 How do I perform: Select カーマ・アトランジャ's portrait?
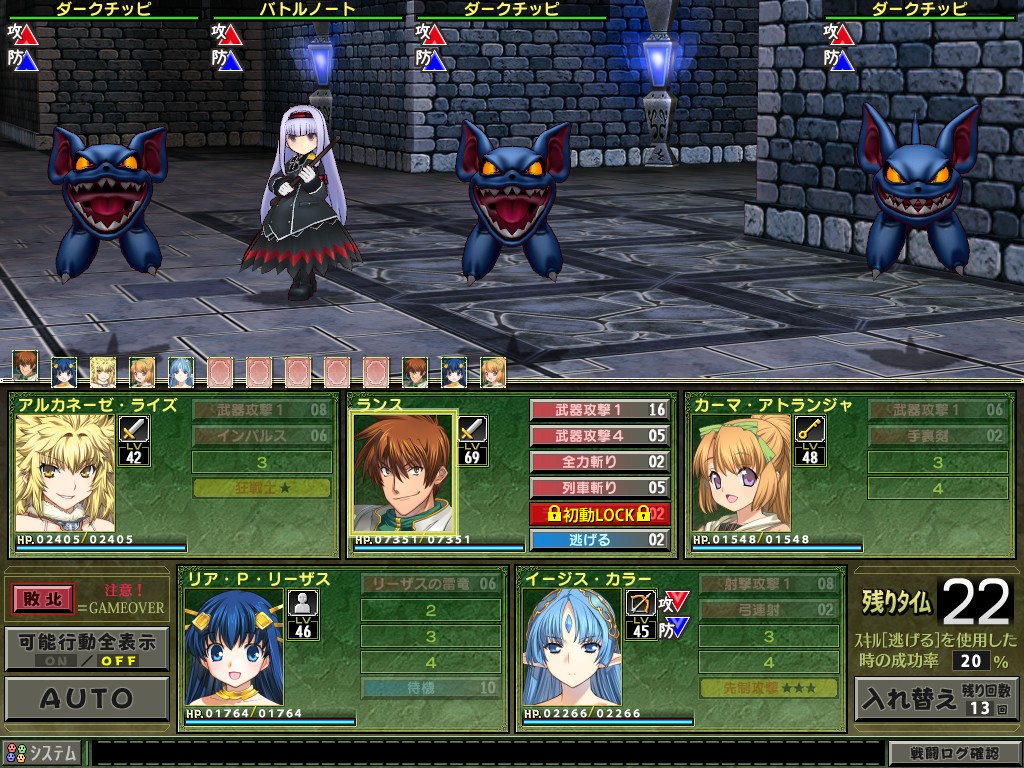(741, 474)
